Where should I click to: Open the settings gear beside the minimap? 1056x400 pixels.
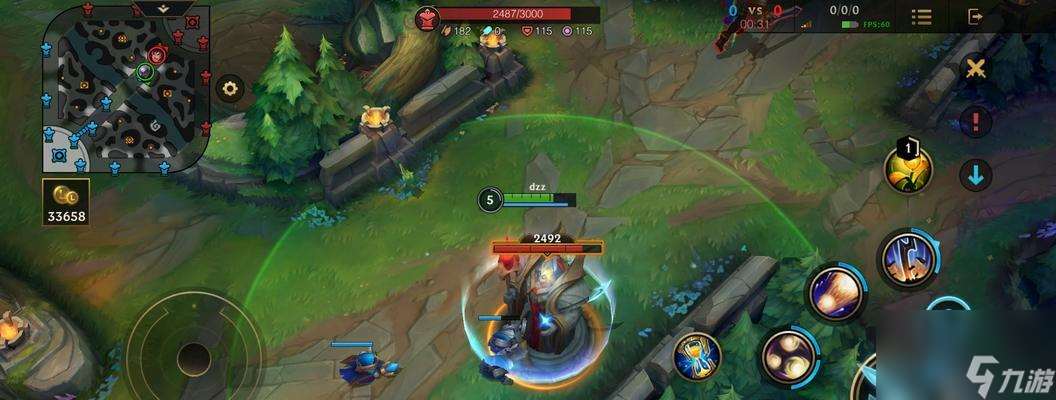[x=231, y=88]
